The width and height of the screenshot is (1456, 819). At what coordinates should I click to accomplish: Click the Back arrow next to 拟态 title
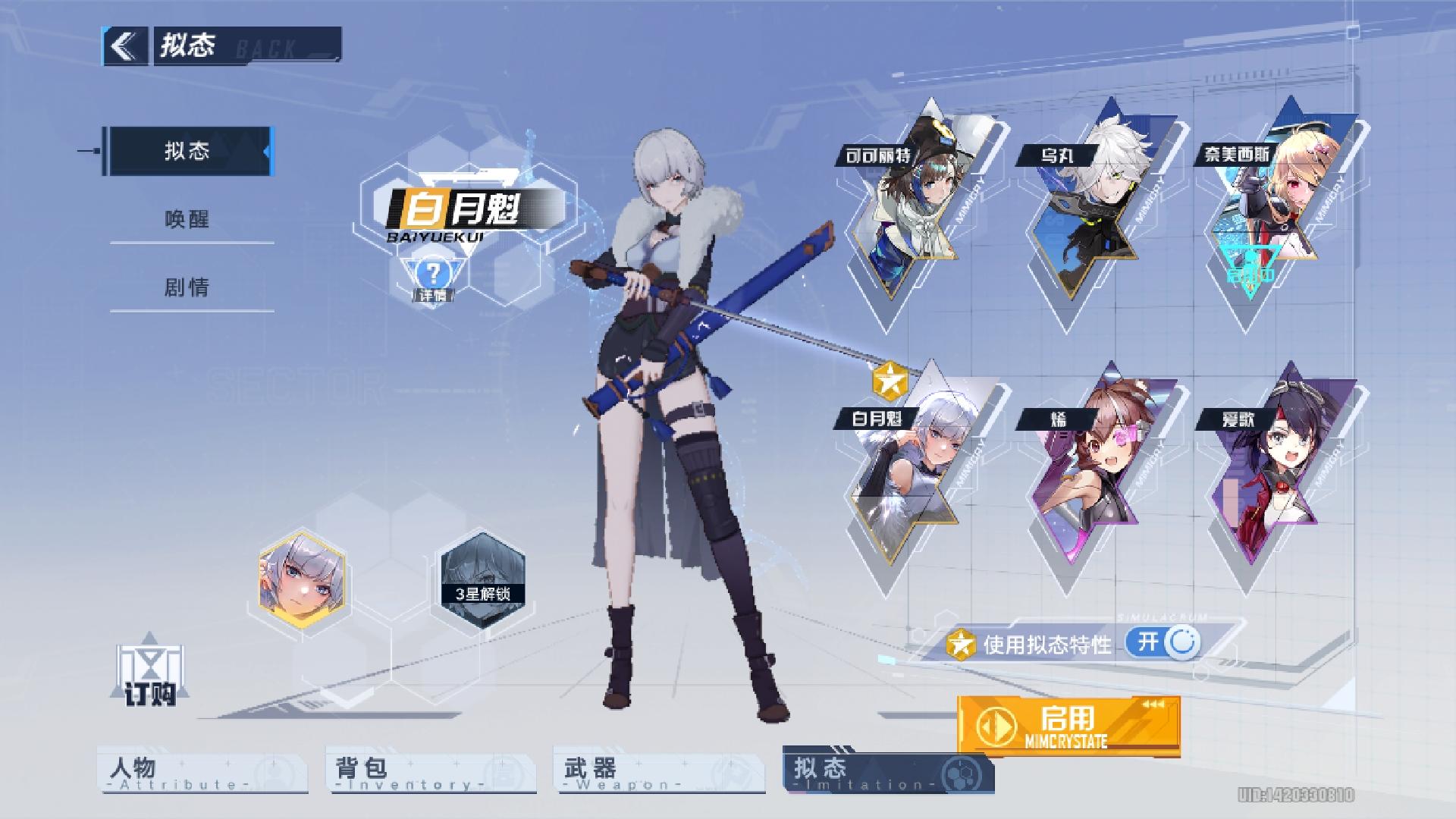(126, 45)
